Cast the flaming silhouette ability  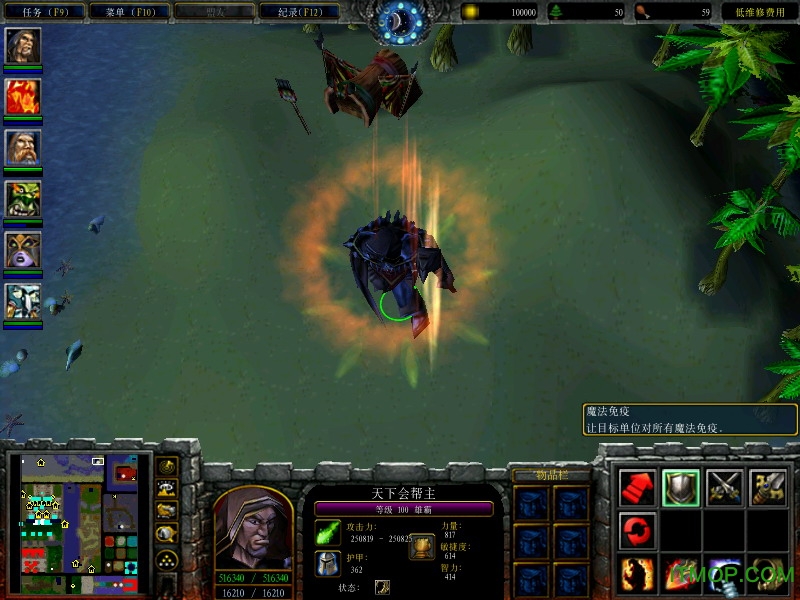[x=638, y=573]
